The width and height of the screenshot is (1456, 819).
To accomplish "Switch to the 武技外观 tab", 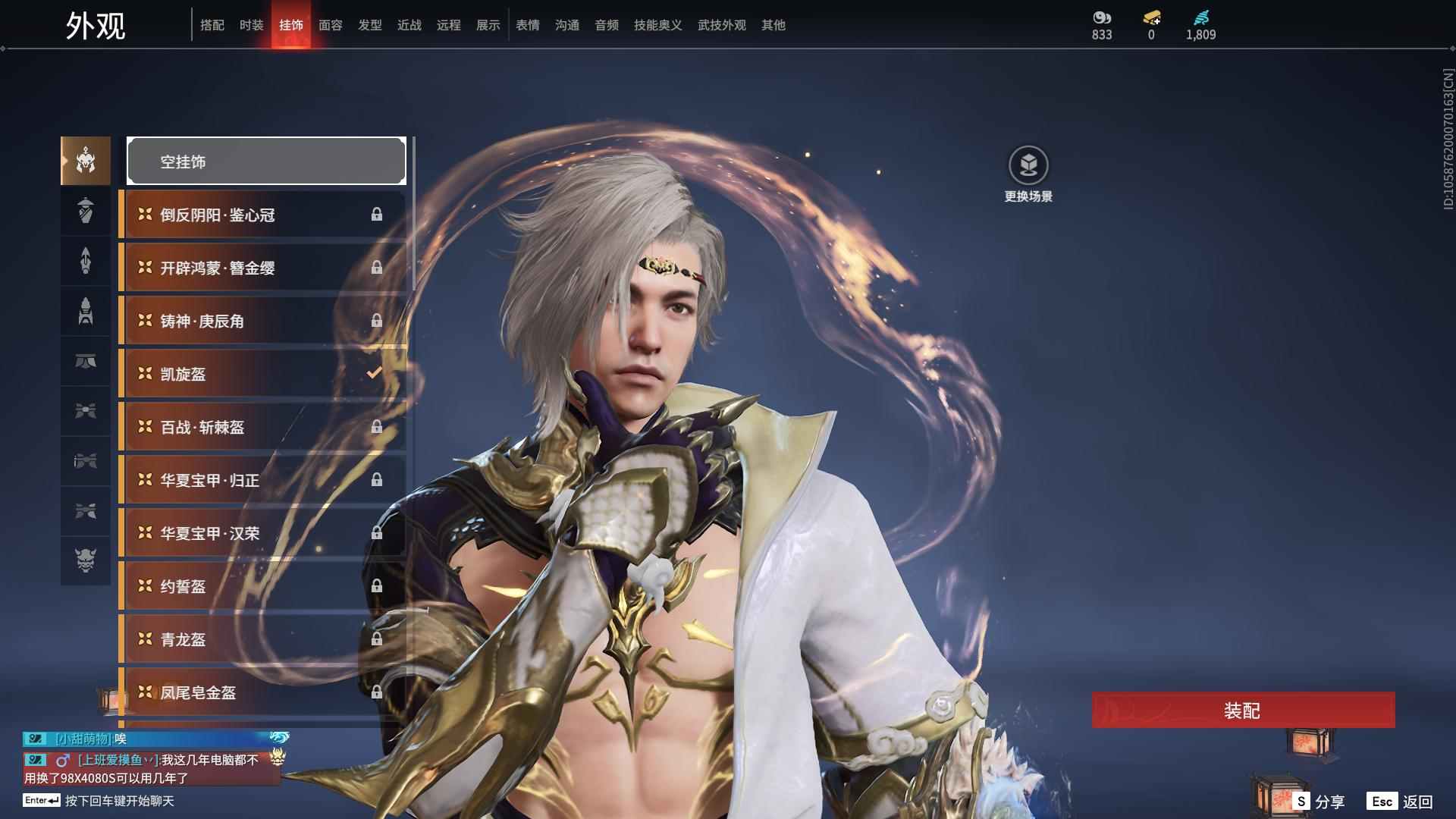I will point(721,25).
